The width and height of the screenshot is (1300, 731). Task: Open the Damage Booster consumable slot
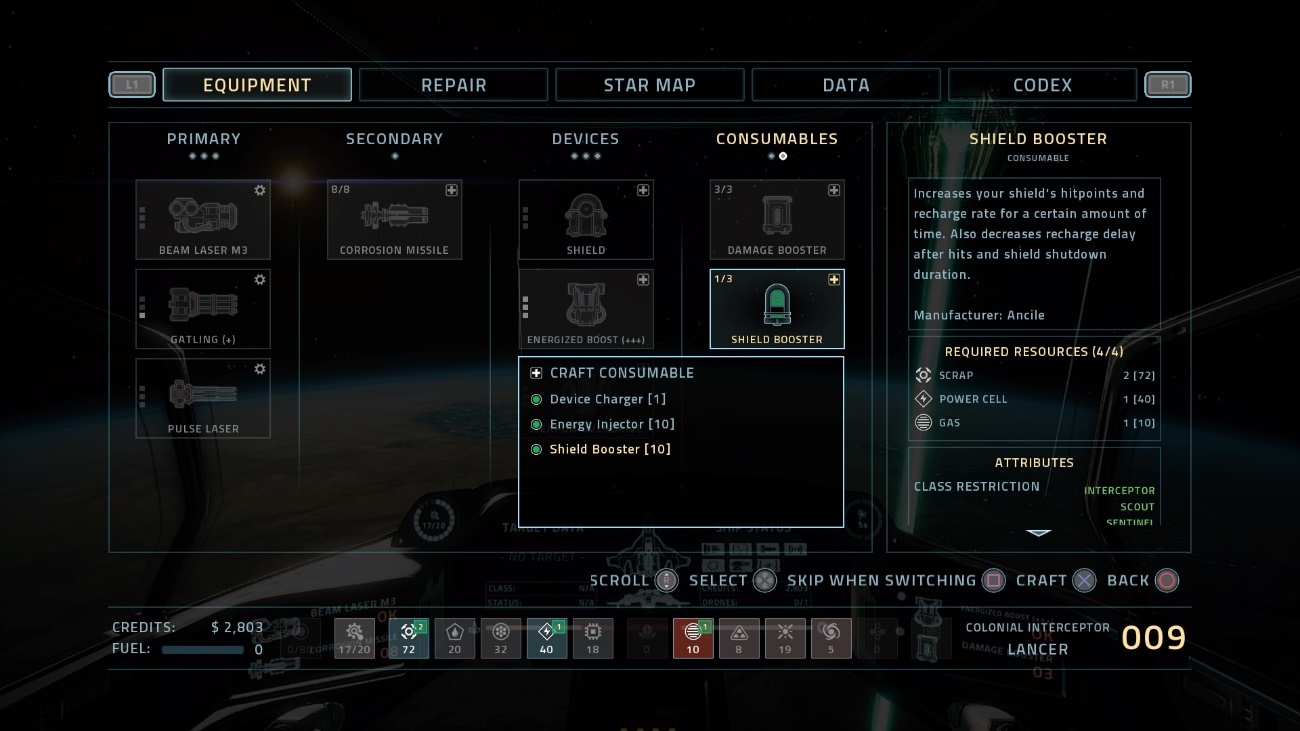click(777, 219)
